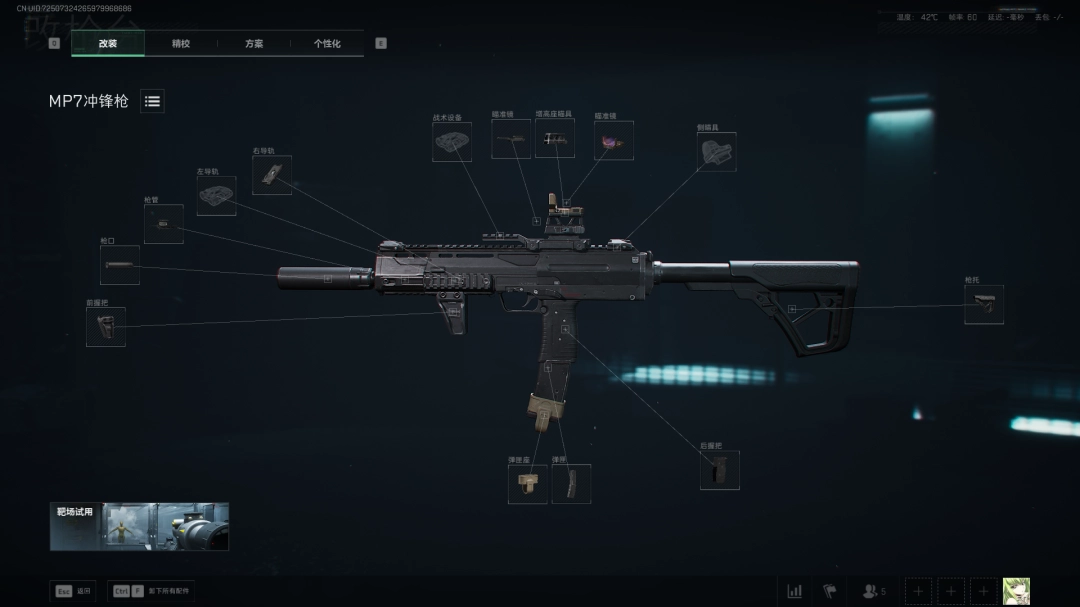The image size is (1080, 607).
Task: Switch to the 精校 tab
Action: click(181, 44)
